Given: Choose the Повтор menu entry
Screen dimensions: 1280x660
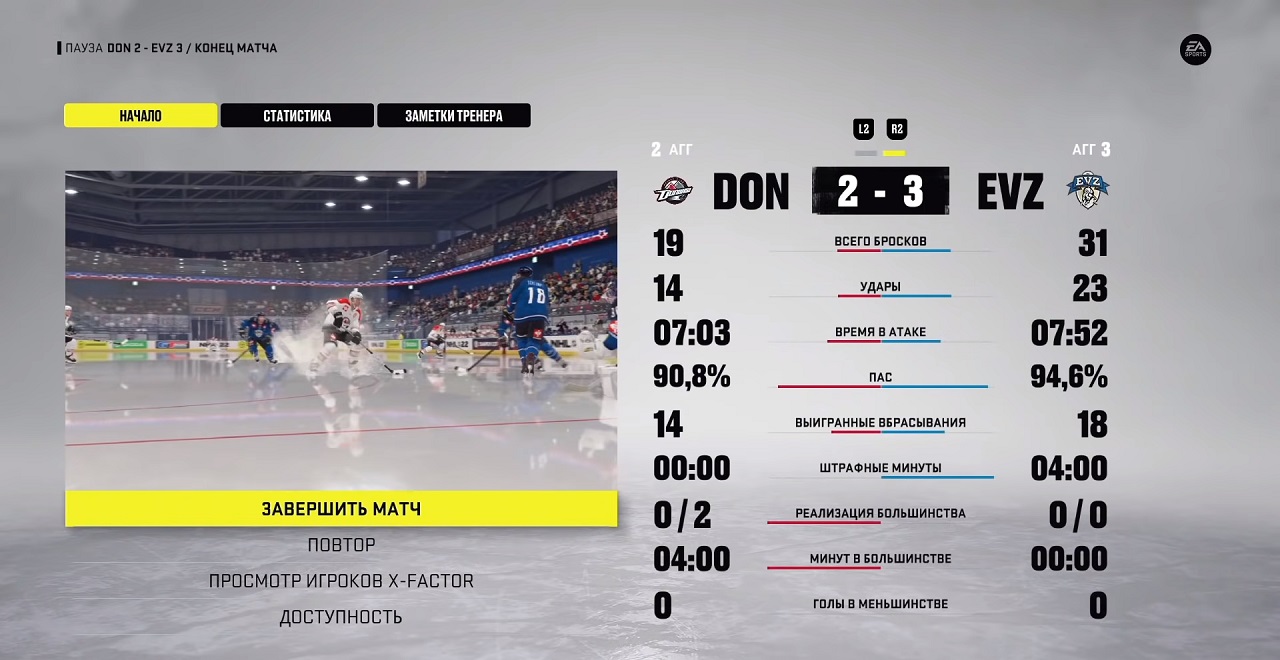Looking at the screenshot, I should pyautogui.click(x=341, y=545).
